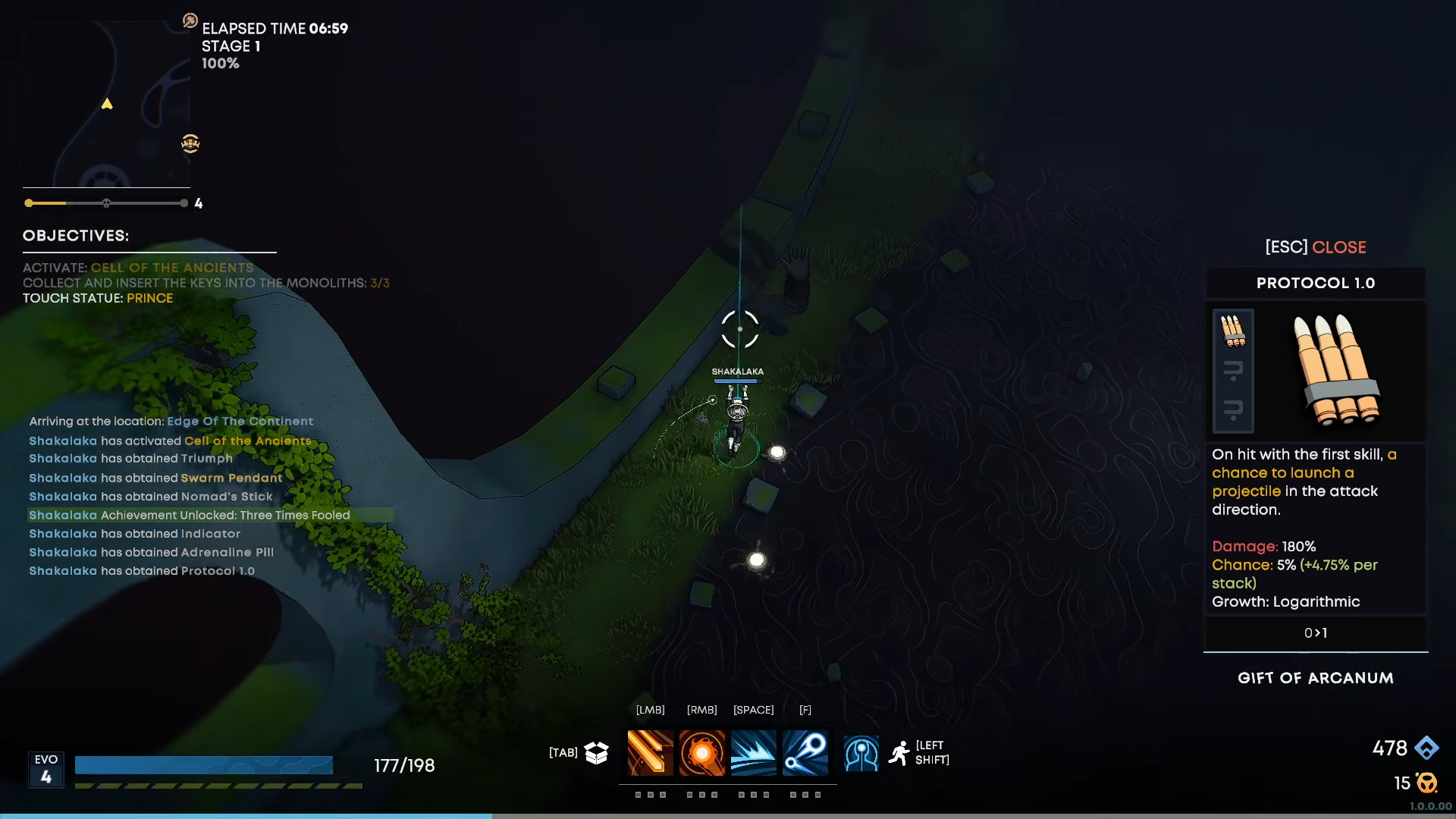Click the orange skull currency icon
This screenshot has width=1456, height=819.
point(1426,783)
